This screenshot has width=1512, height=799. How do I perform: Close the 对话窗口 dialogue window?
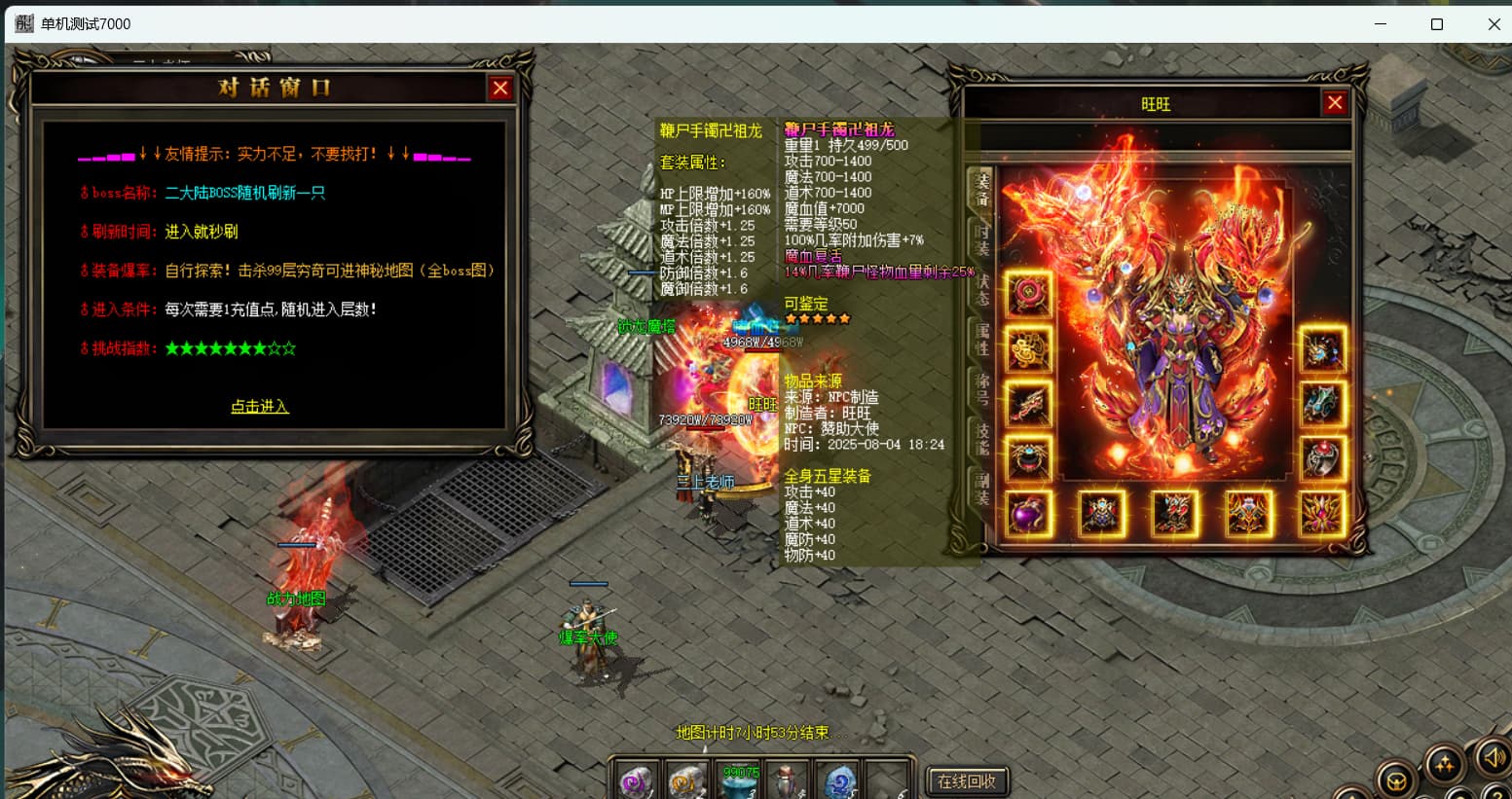pyautogui.click(x=500, y=89)
